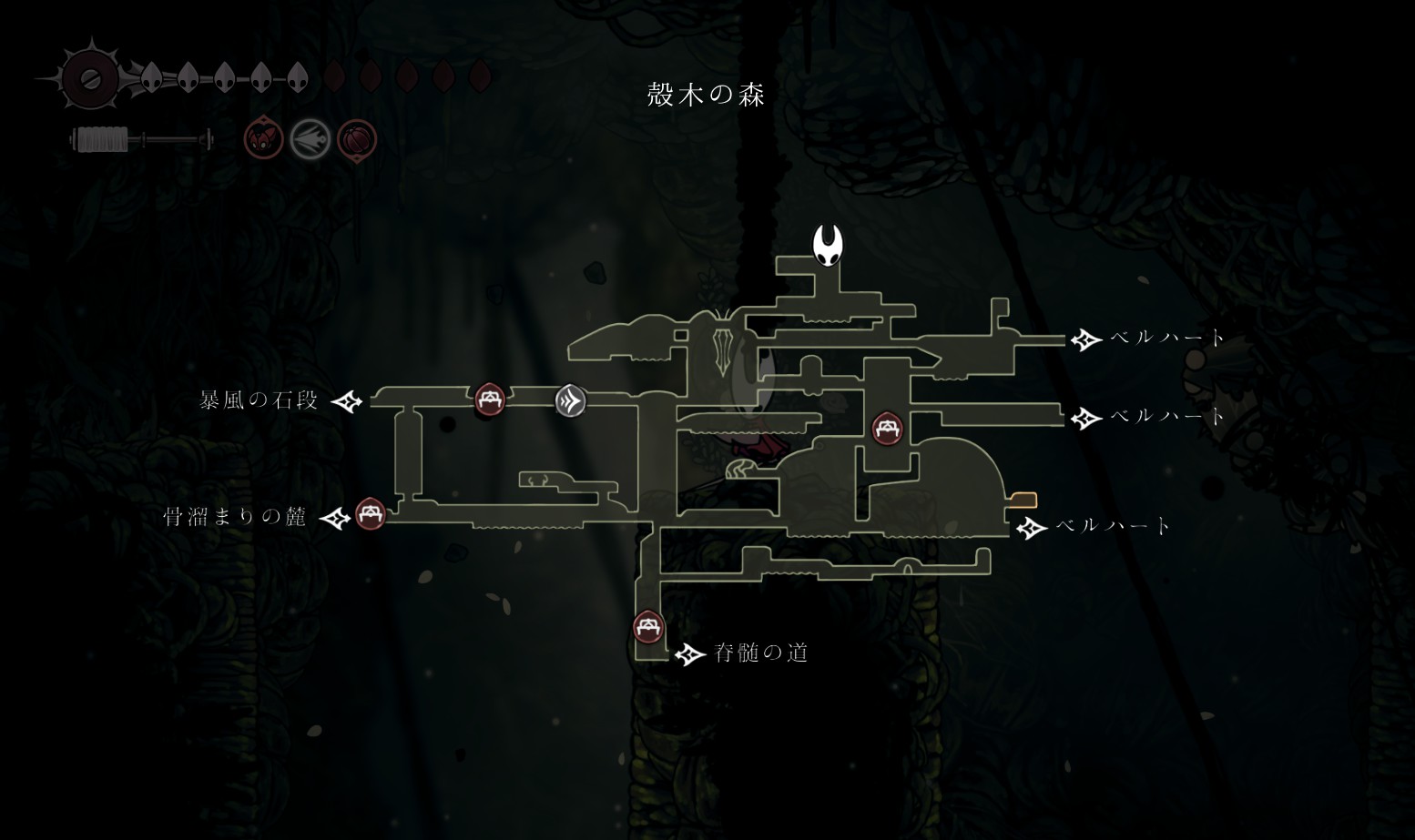
Task: Select the bench marker beside 骨溜まりの麓 exit
Action: [x=370, y=514]
